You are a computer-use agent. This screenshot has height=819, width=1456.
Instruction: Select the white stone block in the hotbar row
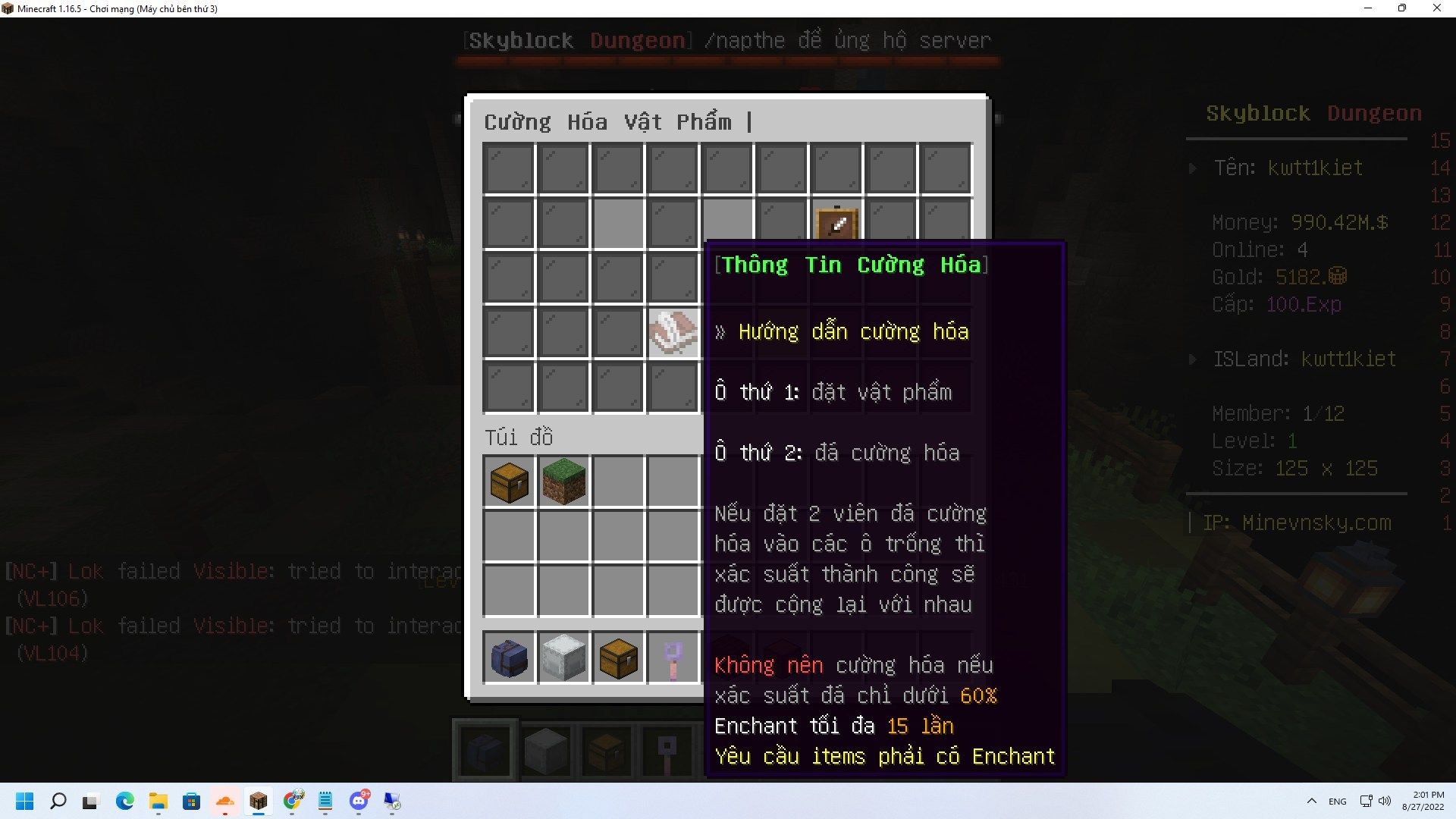pos(563,657)
